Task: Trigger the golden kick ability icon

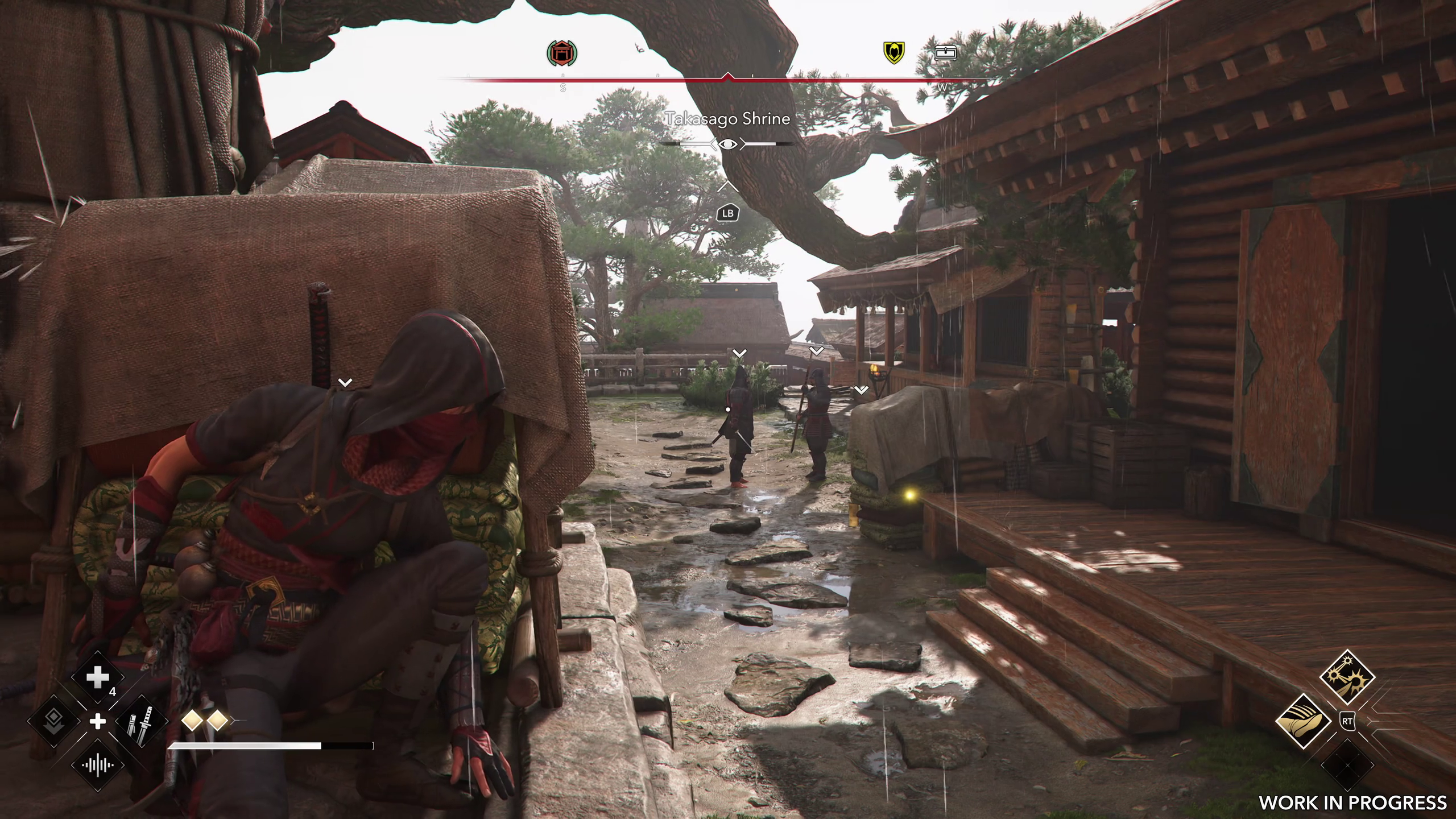Action: click(1303, 721)
